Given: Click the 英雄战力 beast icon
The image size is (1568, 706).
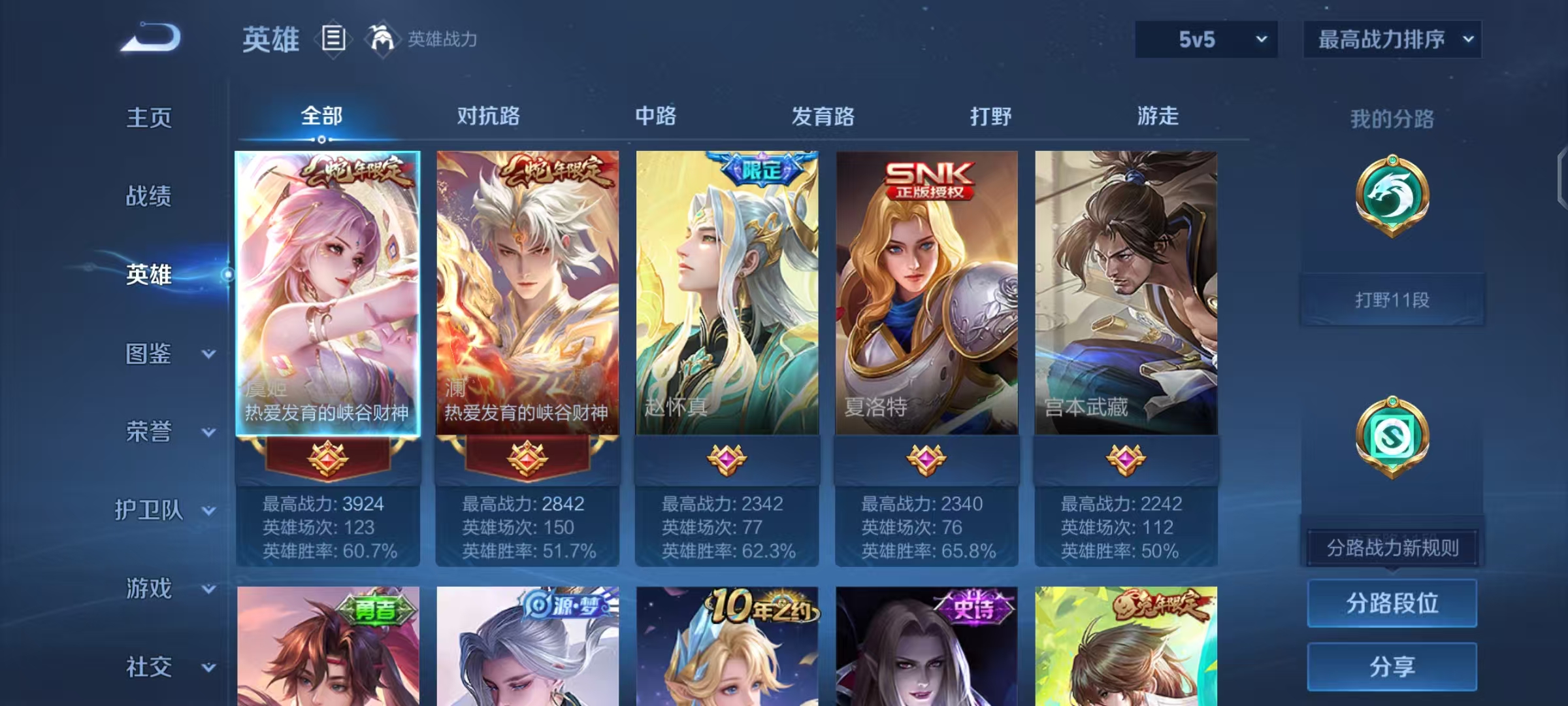Looking at the screenshot, I should click(x=382, y=39).
